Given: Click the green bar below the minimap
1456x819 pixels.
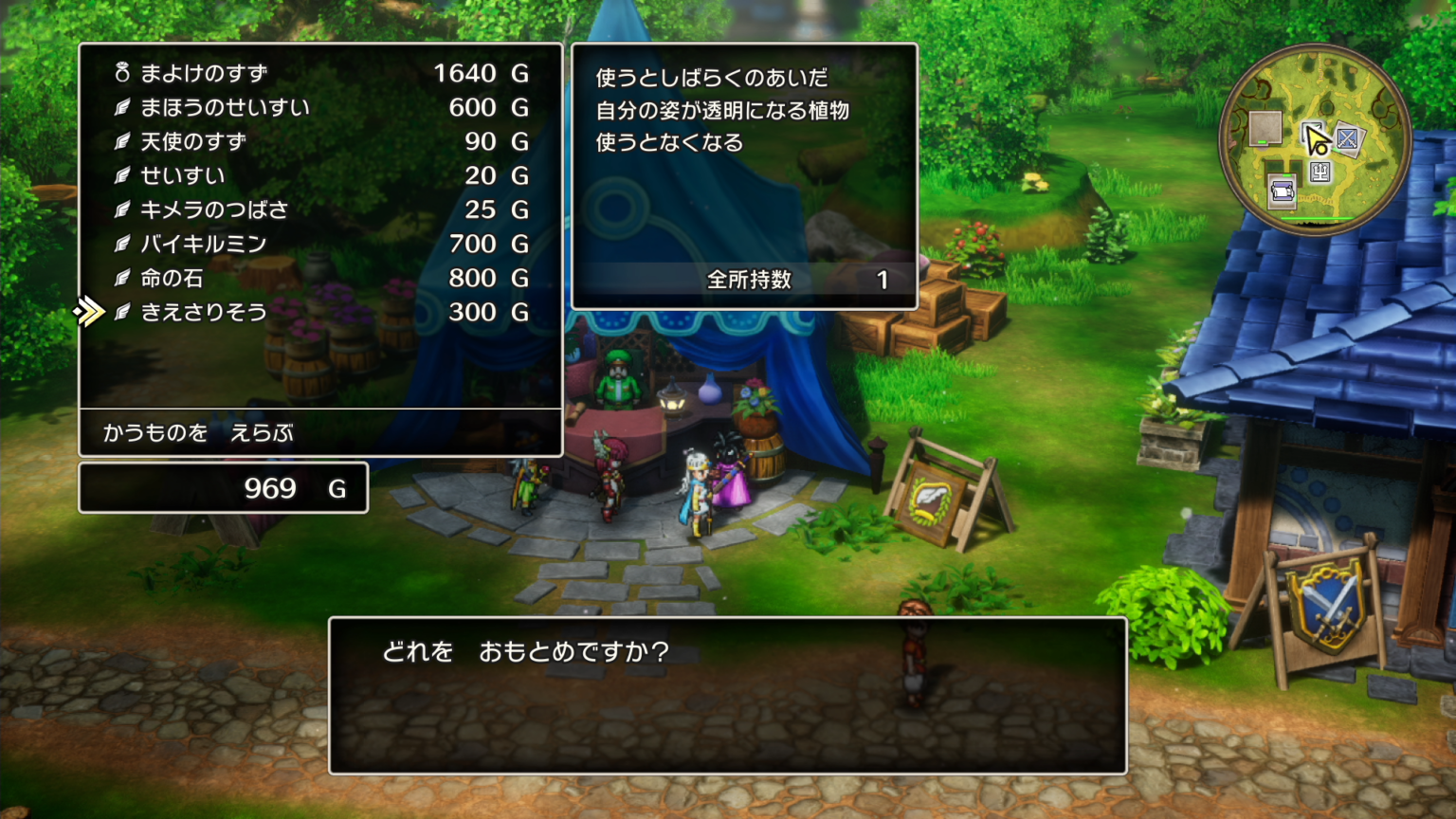Looking at the screenshot, I should 1318,218.
